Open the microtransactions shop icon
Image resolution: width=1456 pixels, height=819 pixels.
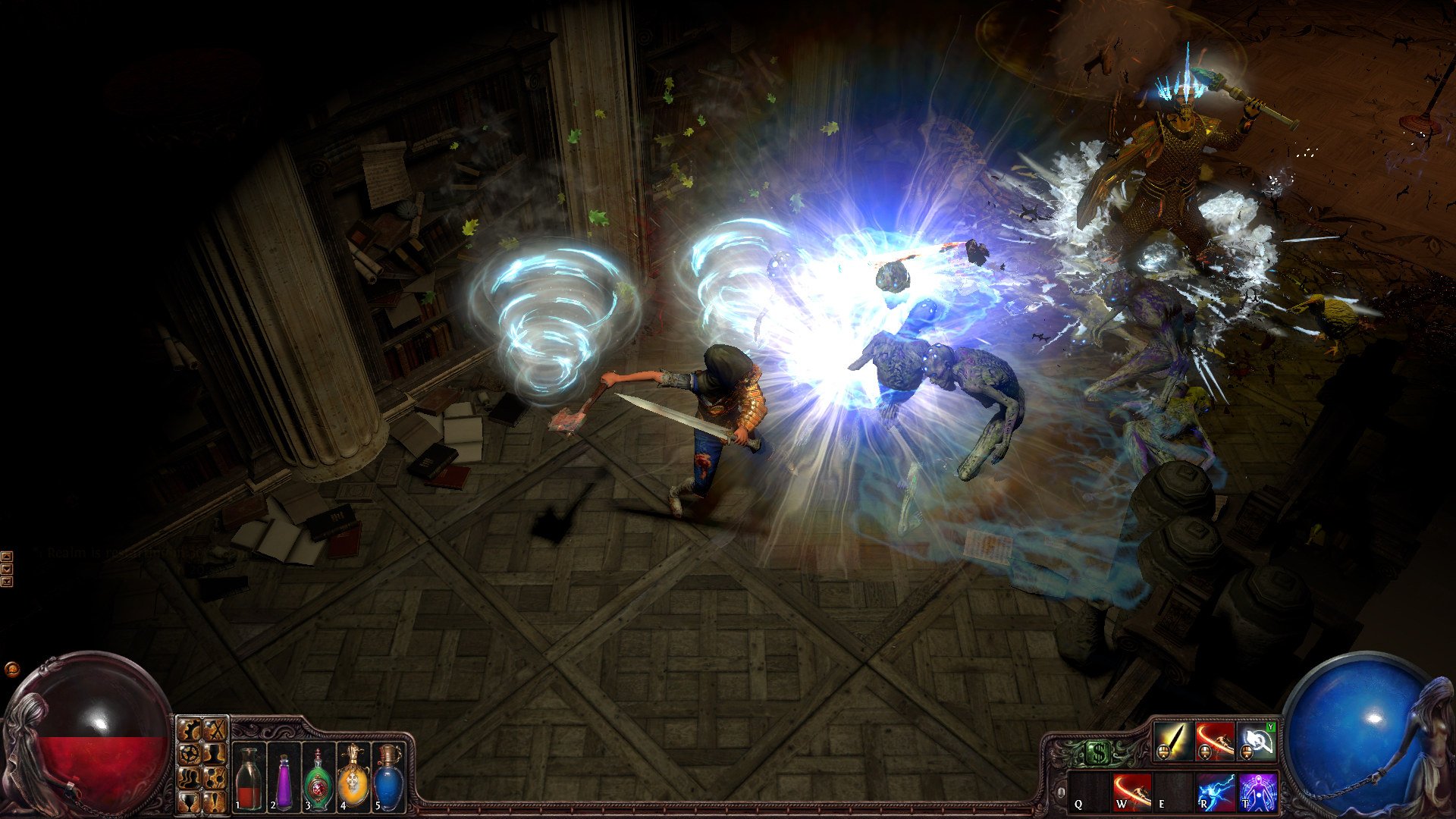pyautogui.click(x=1098, y=751)
